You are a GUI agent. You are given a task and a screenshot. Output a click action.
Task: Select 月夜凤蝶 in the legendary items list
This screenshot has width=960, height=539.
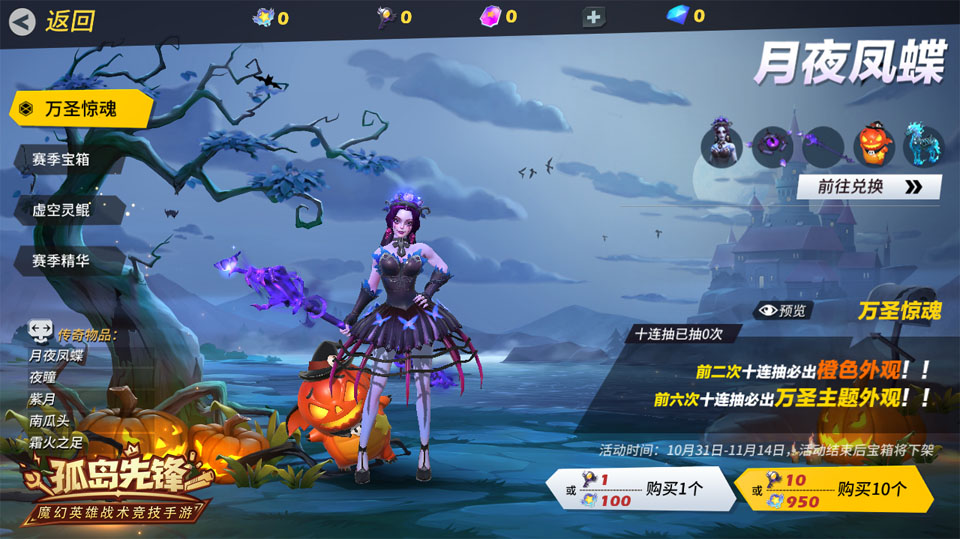click(56, 355)
